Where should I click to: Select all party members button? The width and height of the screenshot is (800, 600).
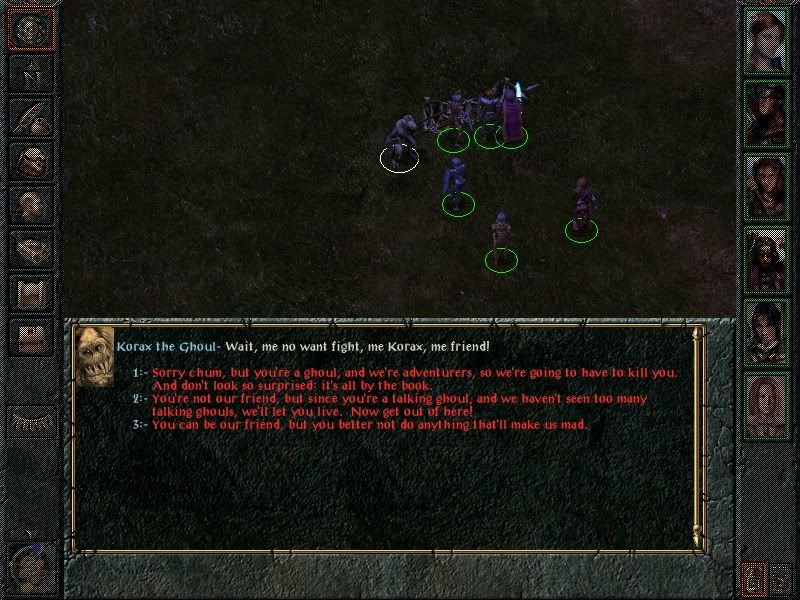click(752, 577)
